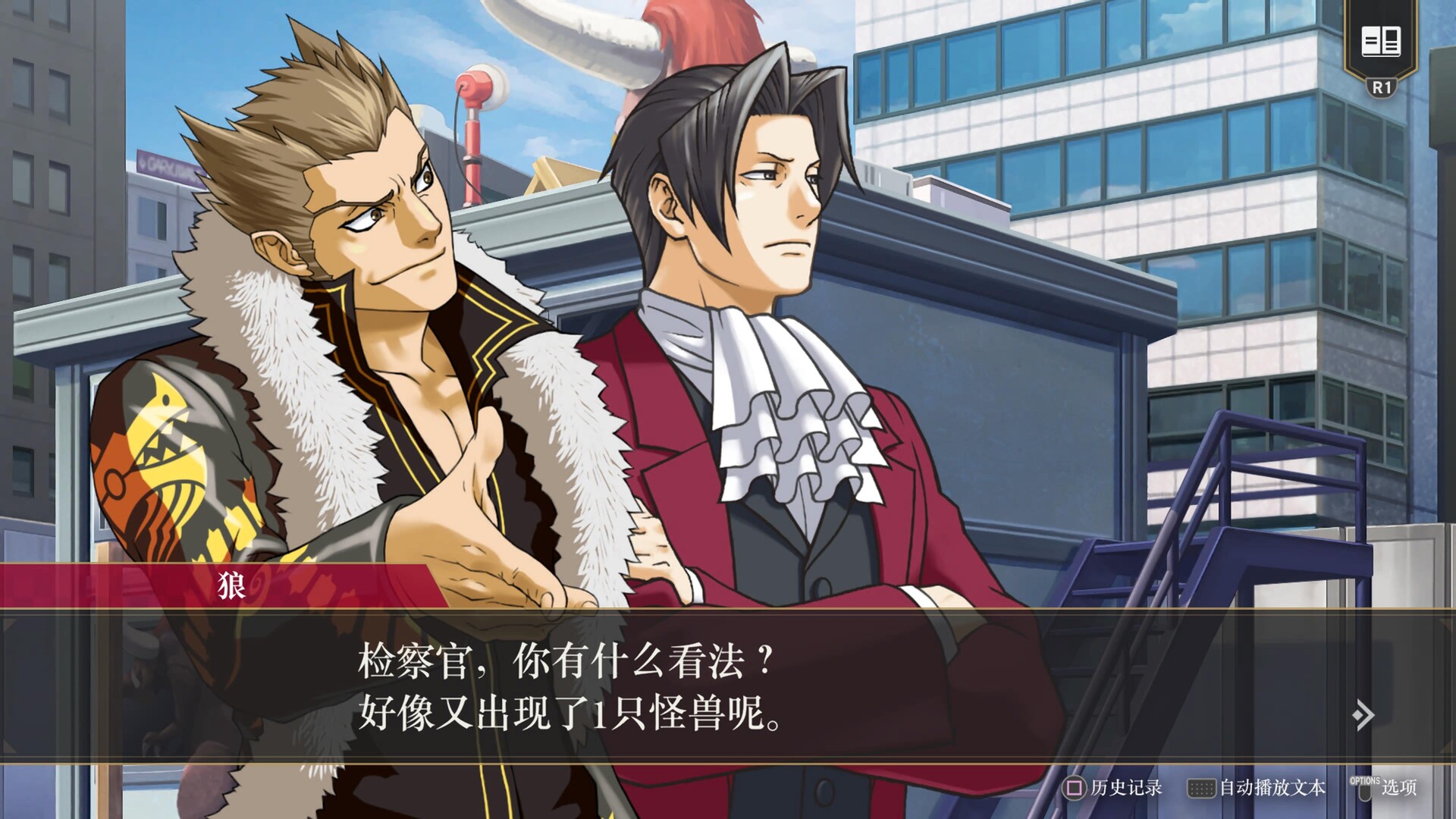Open the 历史记录 history log
The height and width of the screenshot is (819, 1456).
(x=1112, y=788)
